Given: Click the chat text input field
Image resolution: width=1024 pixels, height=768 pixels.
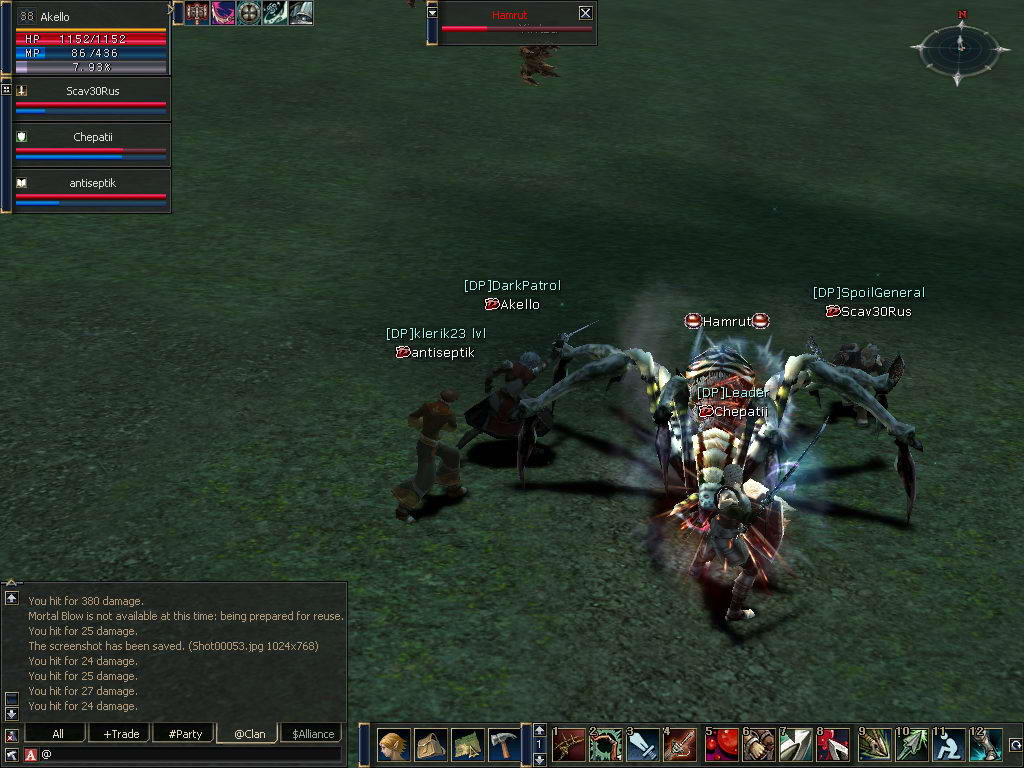Looking at the screenshot, I should click(x=190, y=753).
